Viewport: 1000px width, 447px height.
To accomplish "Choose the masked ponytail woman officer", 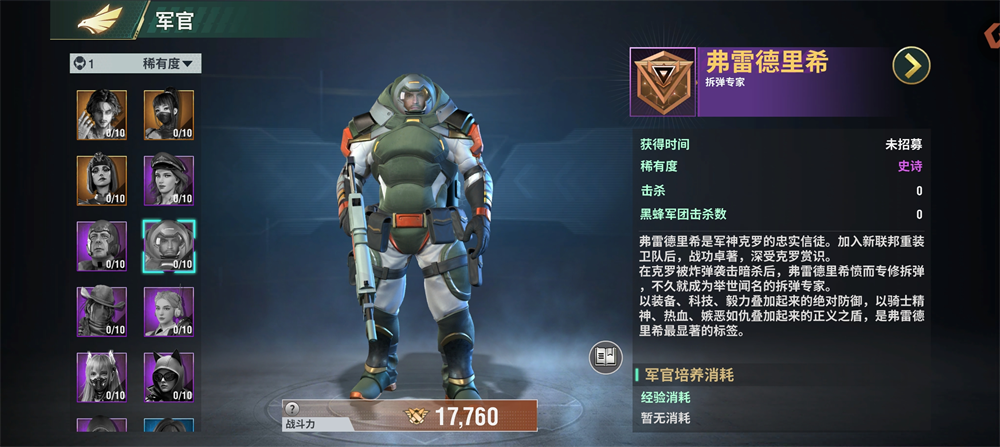I will [x=168, y=114].
